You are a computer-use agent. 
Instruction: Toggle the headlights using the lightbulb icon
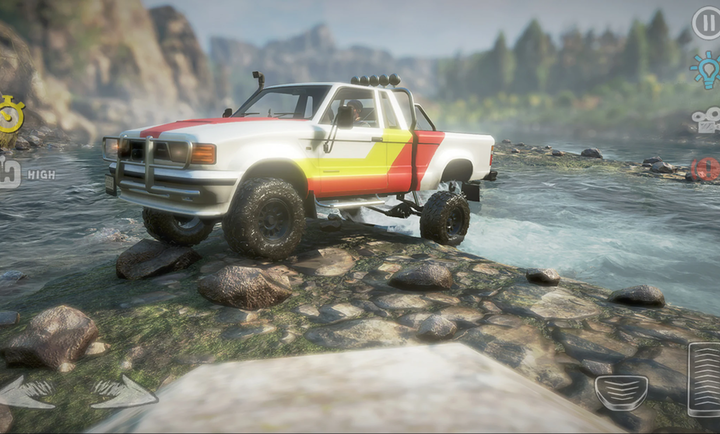pyautogui.click(x=706, y=70)
